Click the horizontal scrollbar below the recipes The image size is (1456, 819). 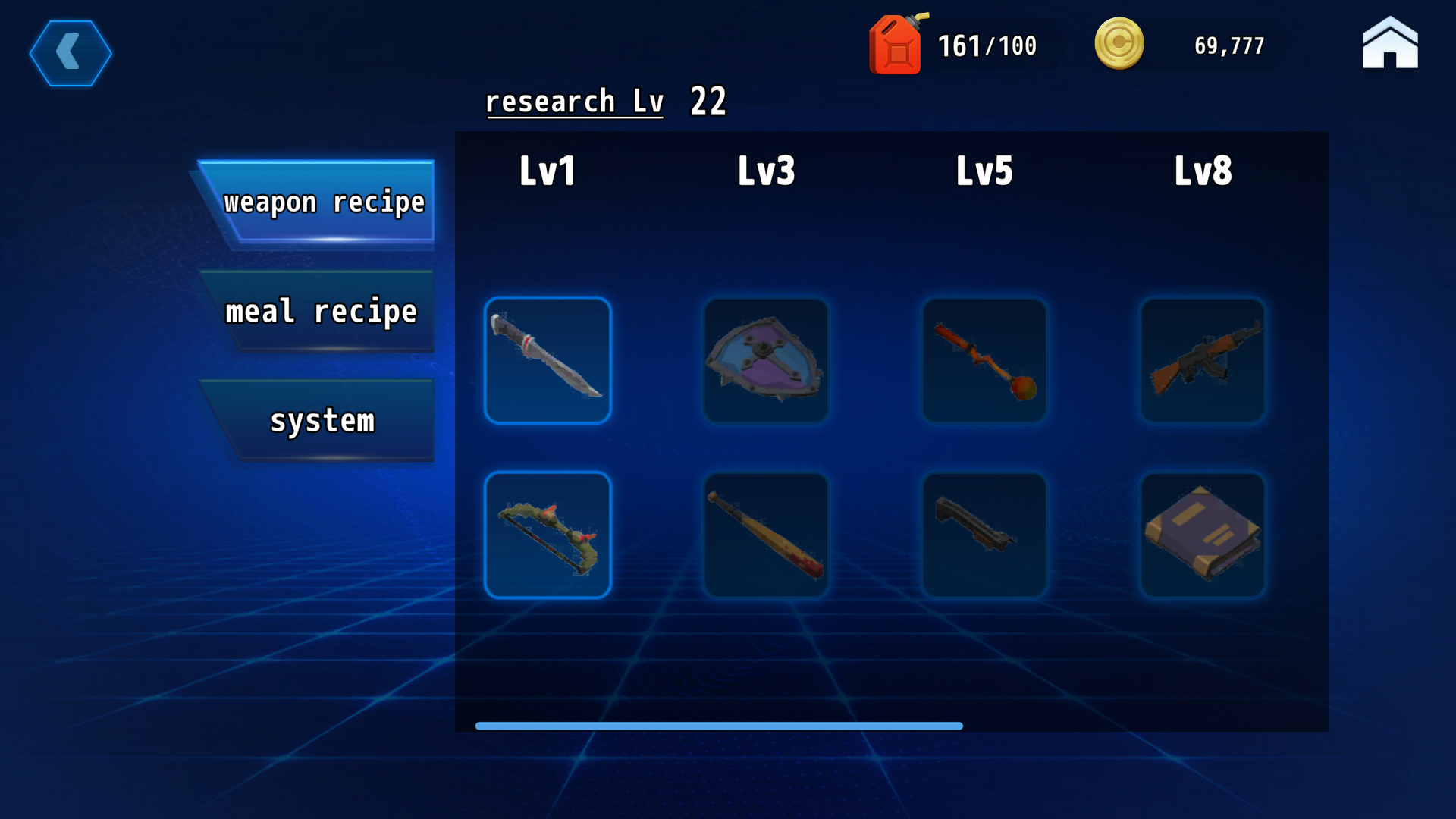[718, 726]
